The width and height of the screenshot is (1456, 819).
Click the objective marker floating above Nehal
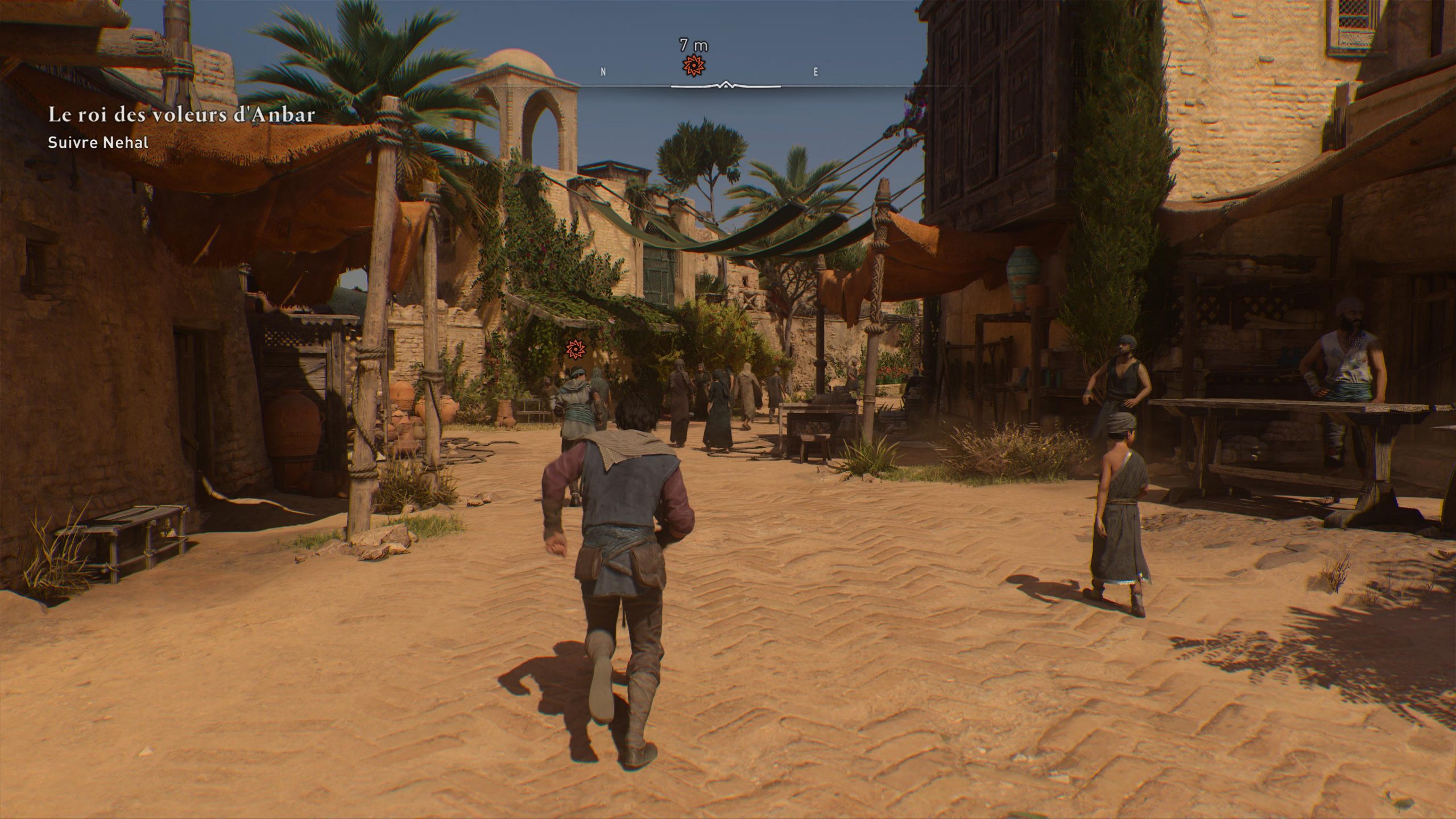pyautogui.click(x=574, y=348)
